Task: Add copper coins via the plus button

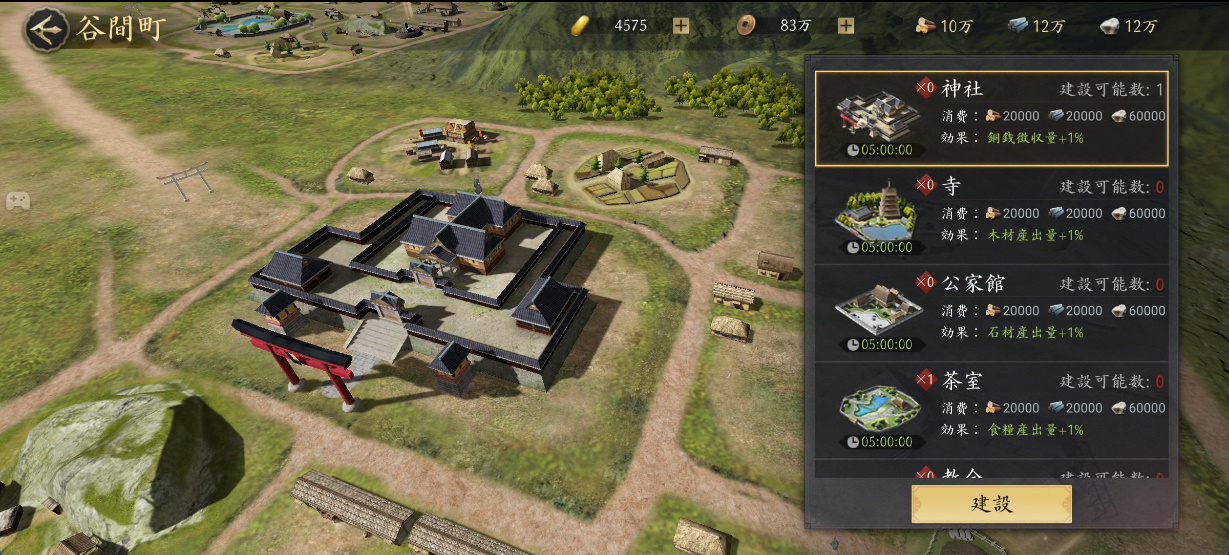Action: click(846, 26)
